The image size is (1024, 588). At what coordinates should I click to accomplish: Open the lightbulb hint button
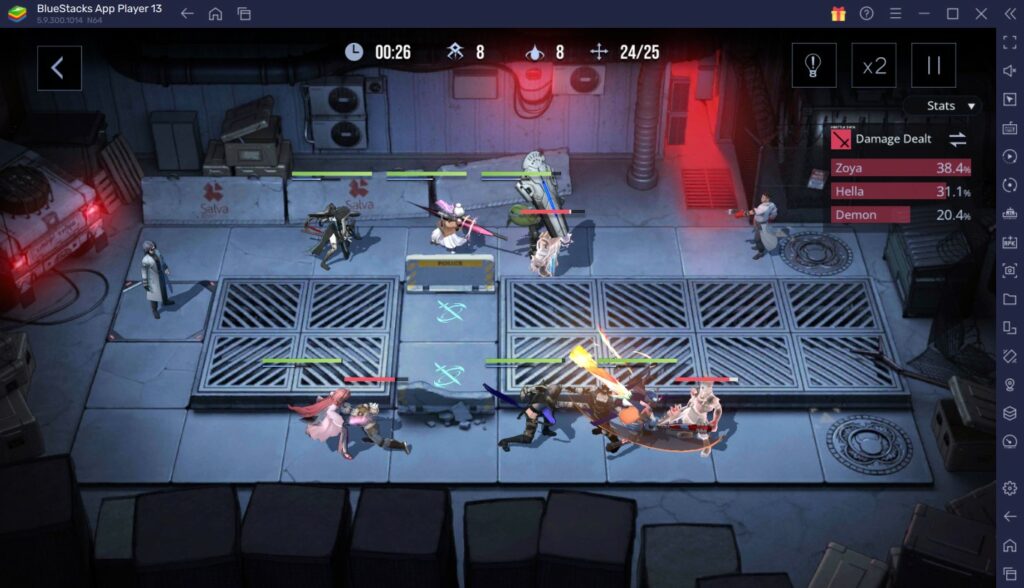coord(813,66)
